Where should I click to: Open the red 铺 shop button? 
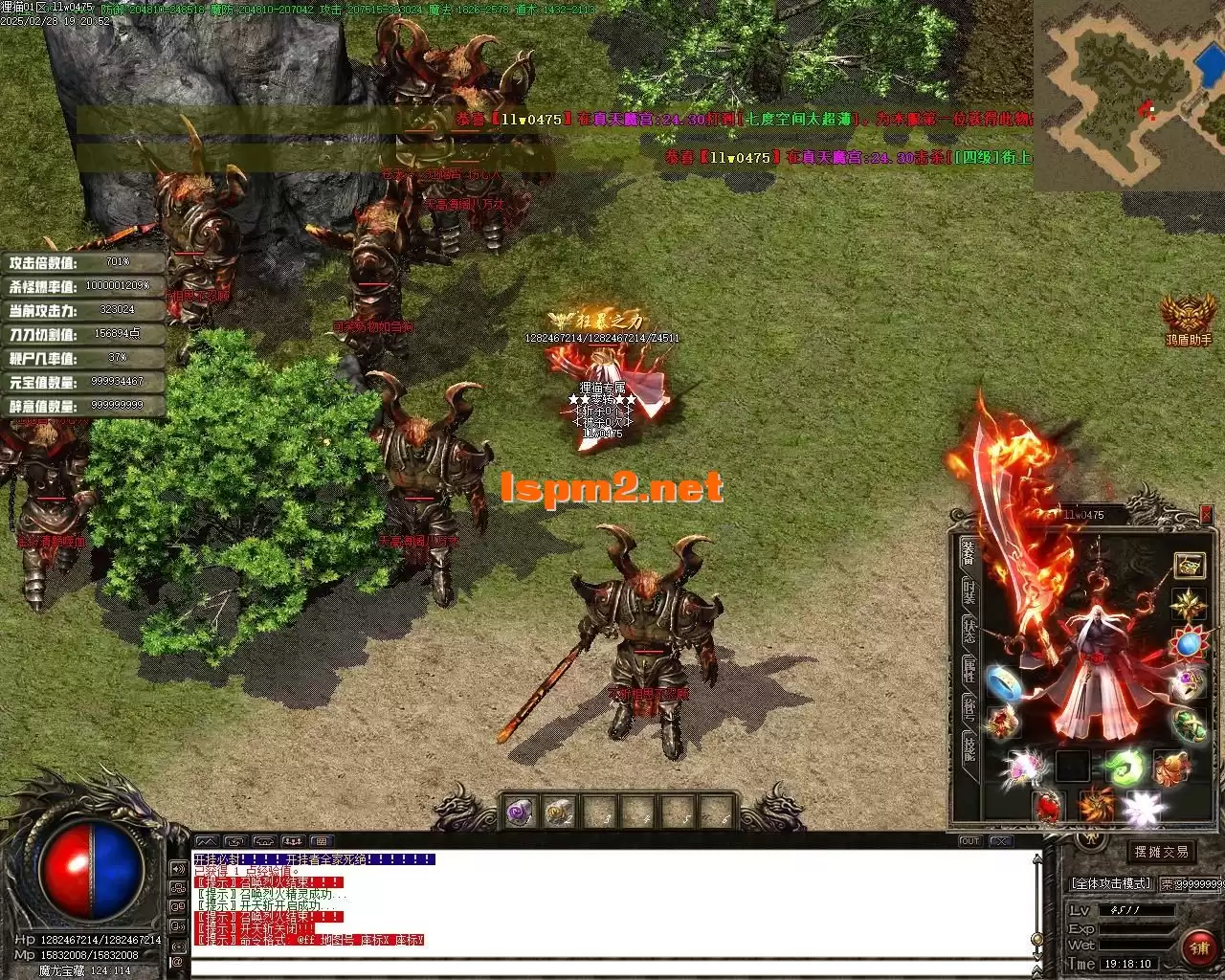1198,947
